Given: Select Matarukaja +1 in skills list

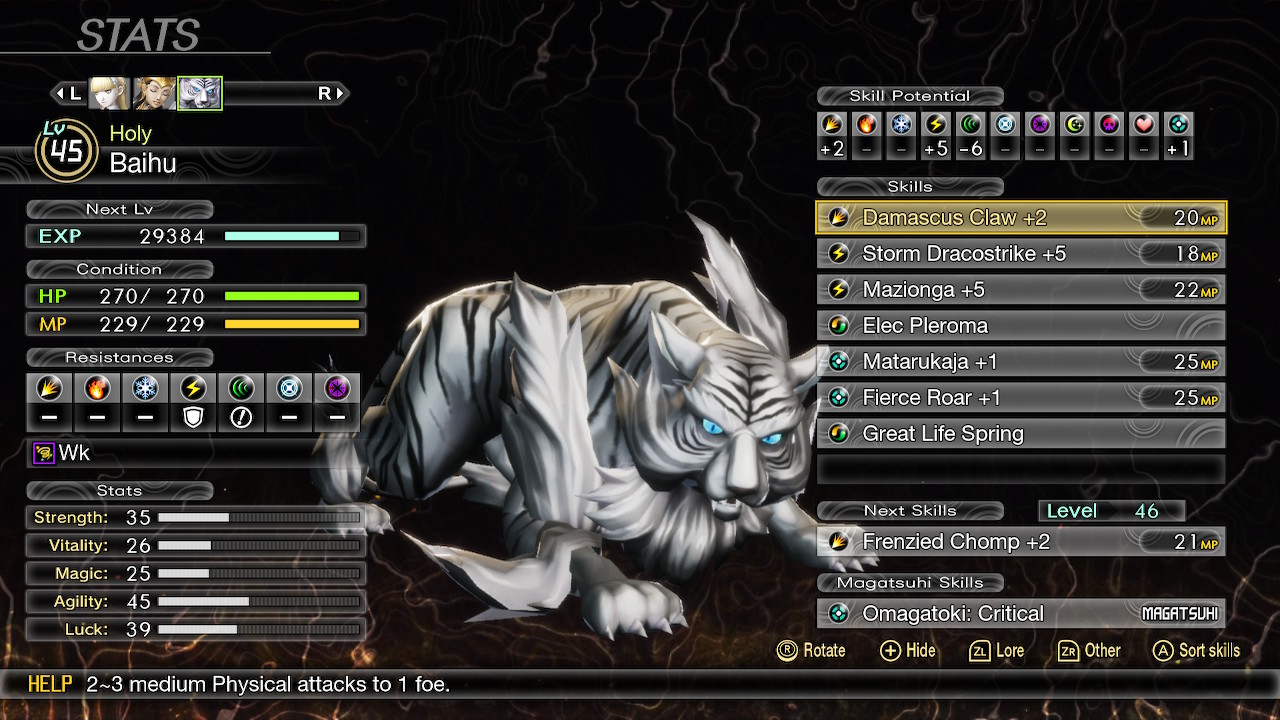Looking at the screenshot, I should pos(1021,362).
